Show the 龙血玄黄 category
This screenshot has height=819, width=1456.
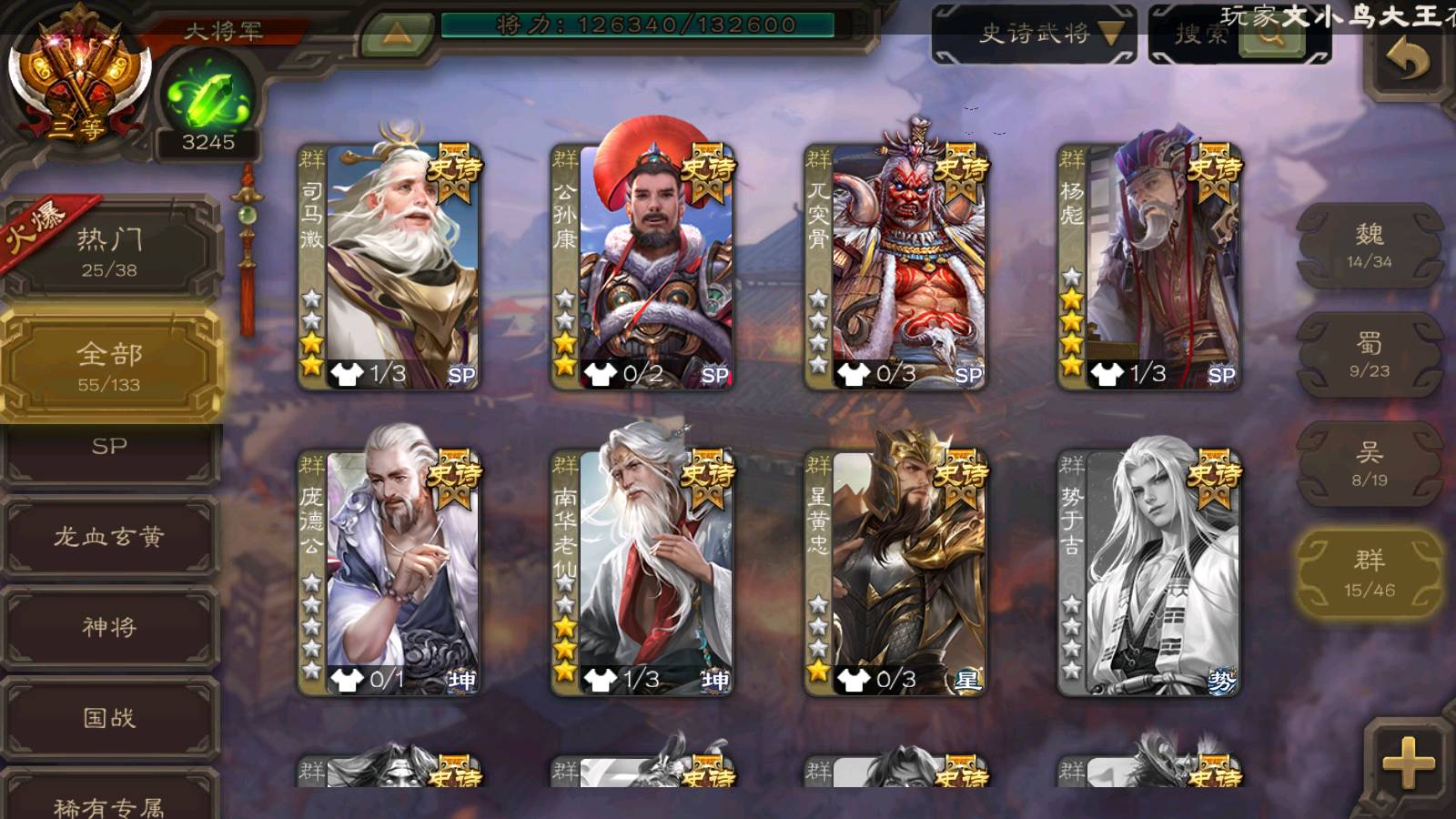[x=110, y=537]
